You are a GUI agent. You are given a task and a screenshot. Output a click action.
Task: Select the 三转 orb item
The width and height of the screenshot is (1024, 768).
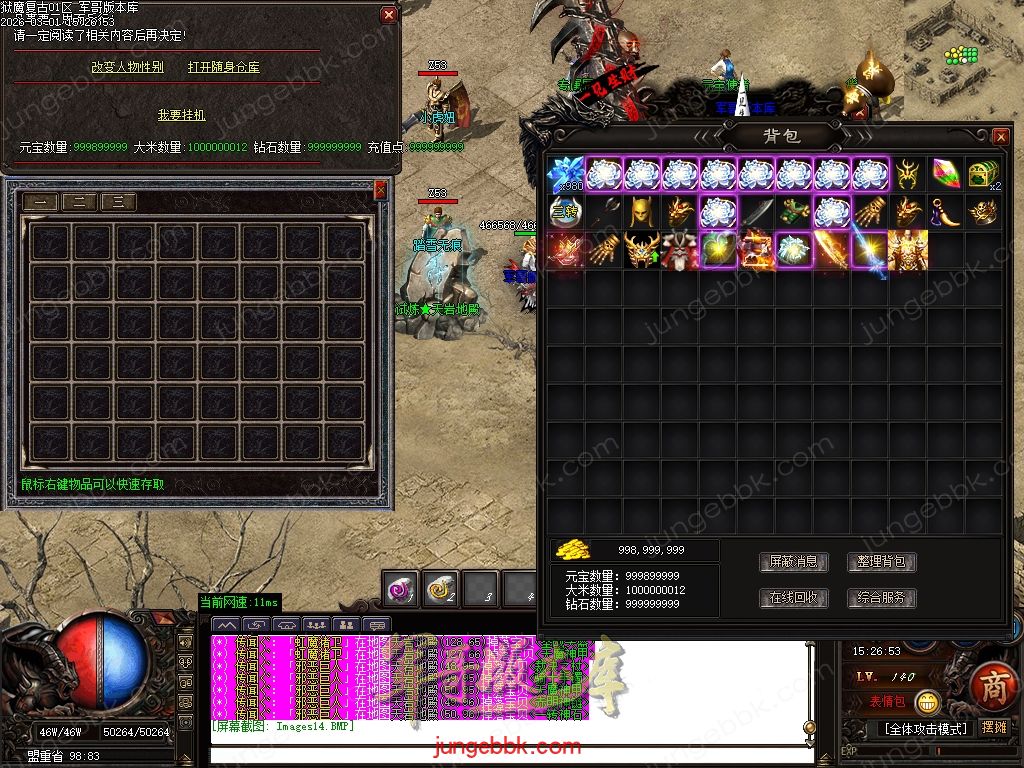point(566,212)
